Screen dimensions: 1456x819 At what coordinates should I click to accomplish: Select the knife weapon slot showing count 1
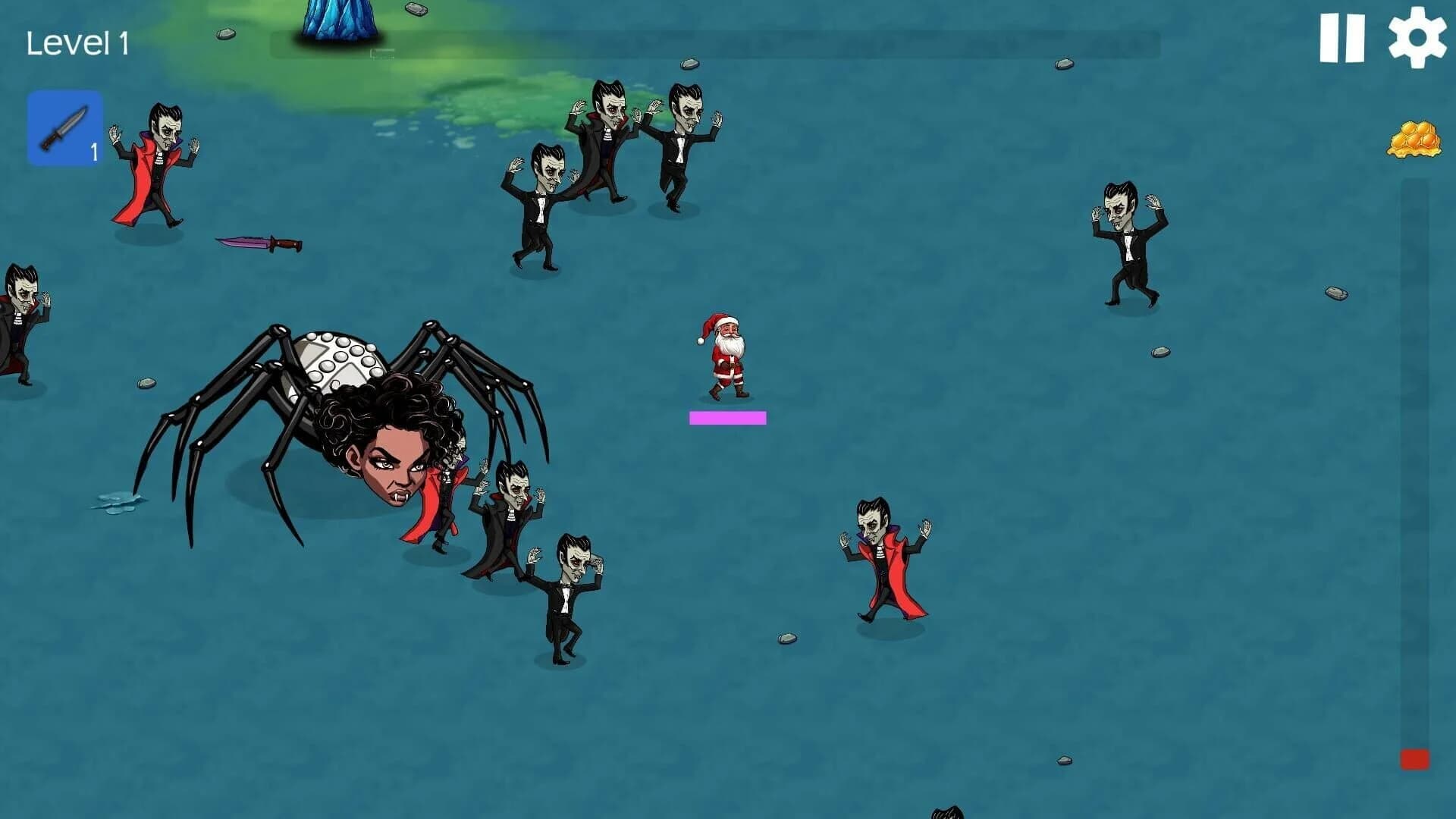(64, 127)
